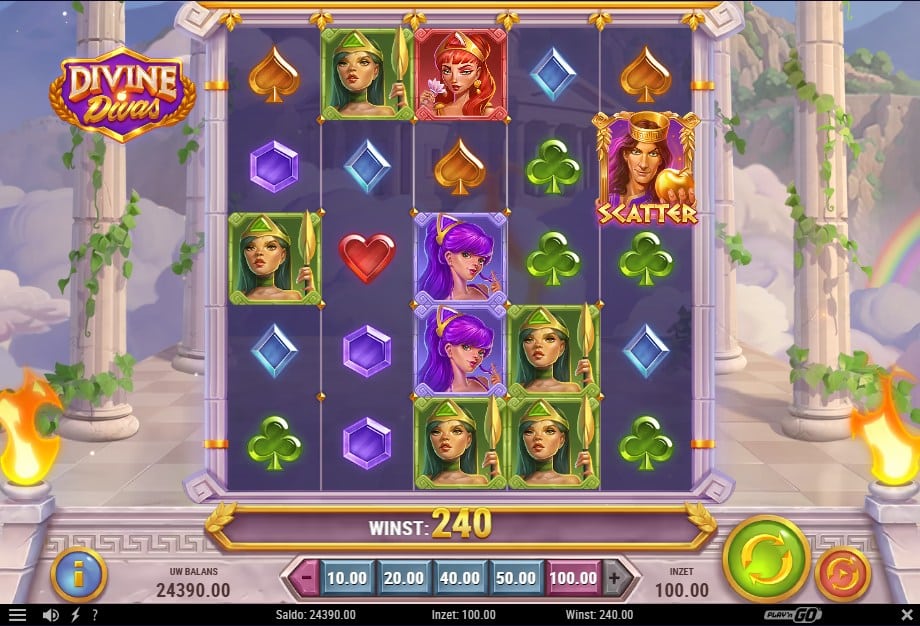The width and height of the screenshot is (920, 626).
Task: Open the orange autoplay button
Action: [843, 574]
